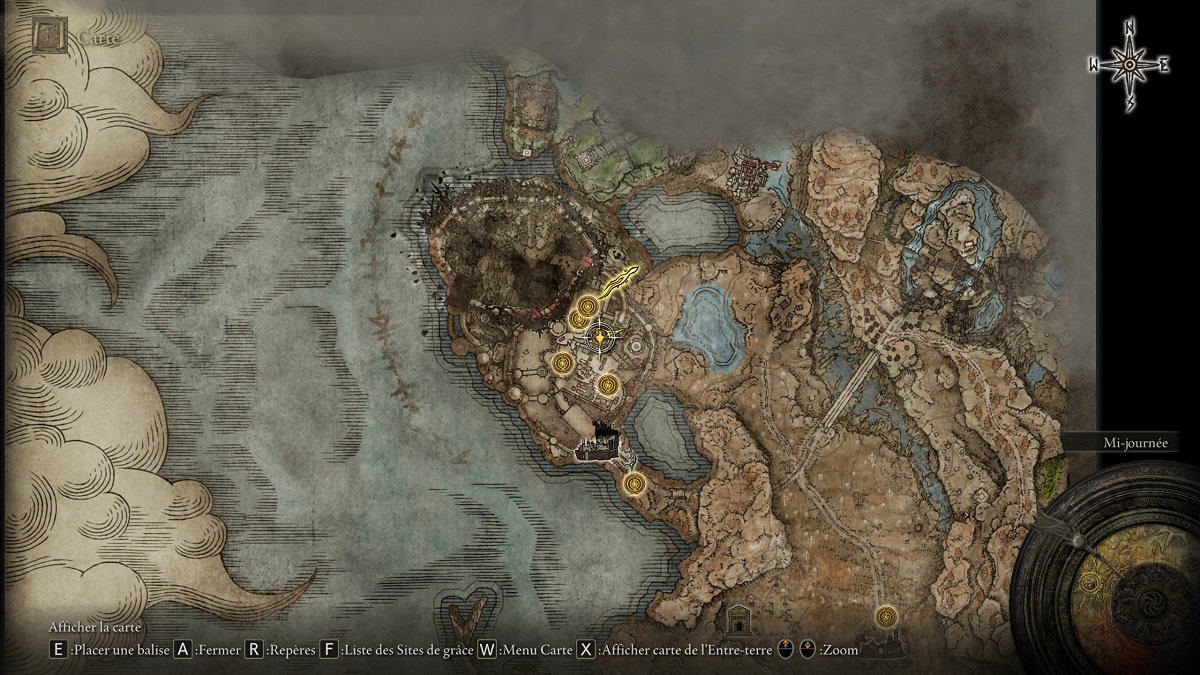1200x675 pixels.
Task: Click the stone gateway building map icon
Action: coord(740,619)
